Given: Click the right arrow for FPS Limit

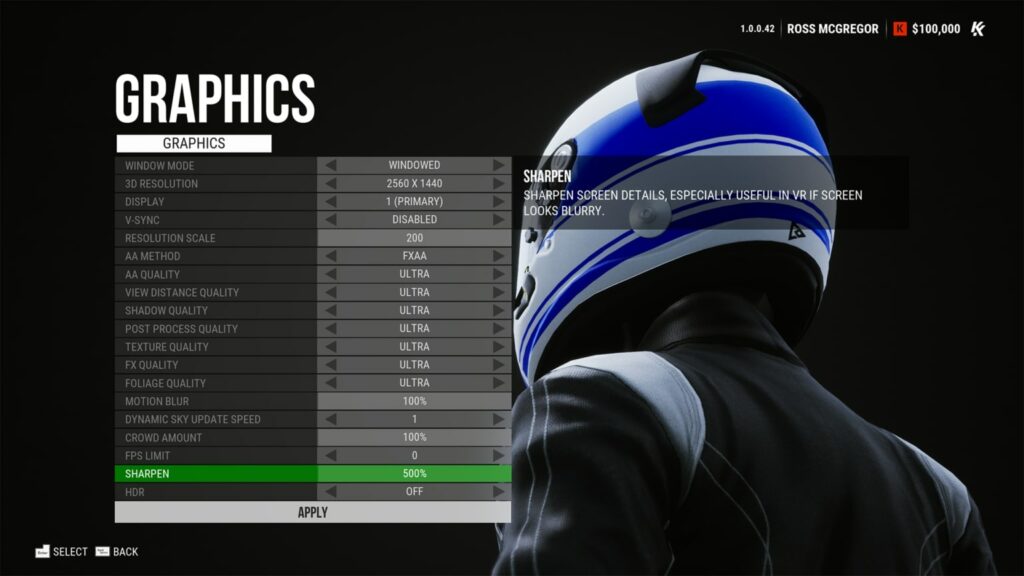Looking at the screenshot, I should click(x=498, y=455).
